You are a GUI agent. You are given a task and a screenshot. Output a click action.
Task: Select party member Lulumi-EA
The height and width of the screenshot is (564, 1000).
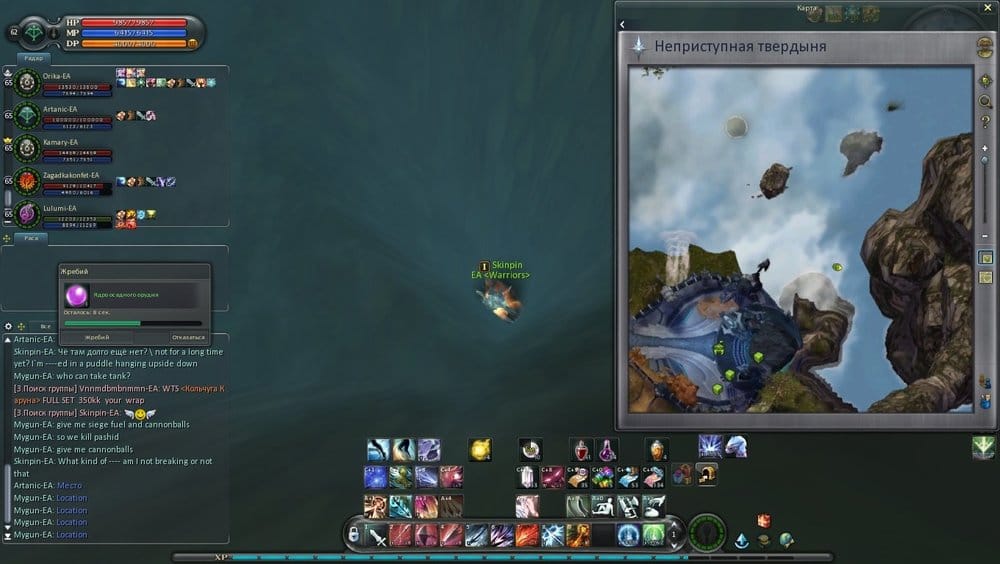click(56, 208)
